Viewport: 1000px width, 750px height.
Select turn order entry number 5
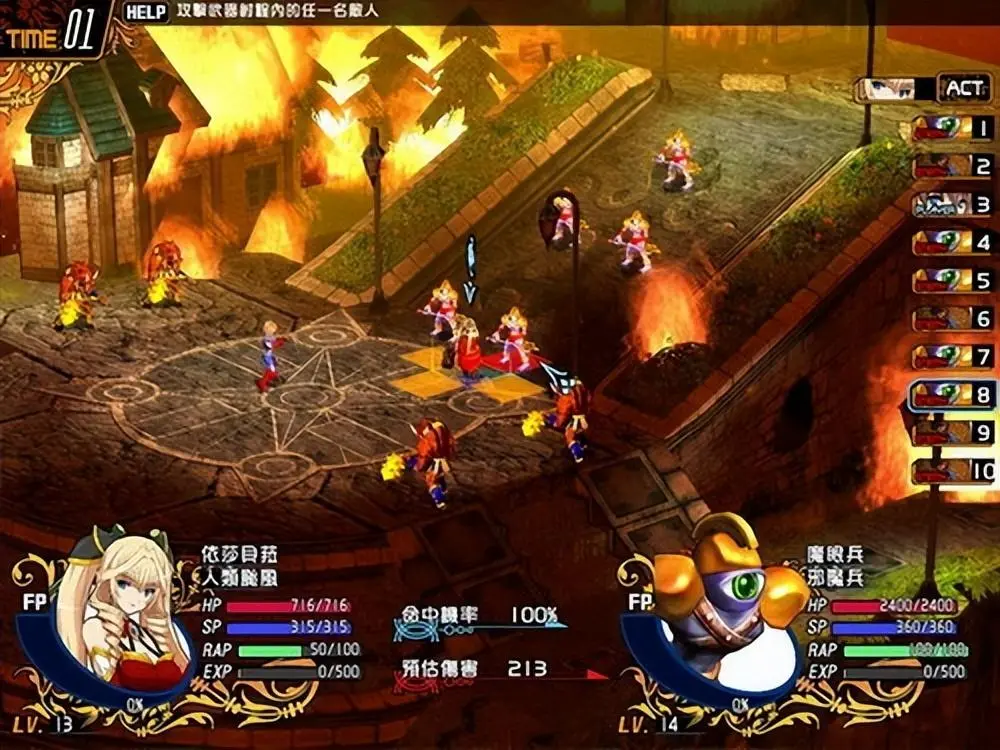(x=953, y=280)
